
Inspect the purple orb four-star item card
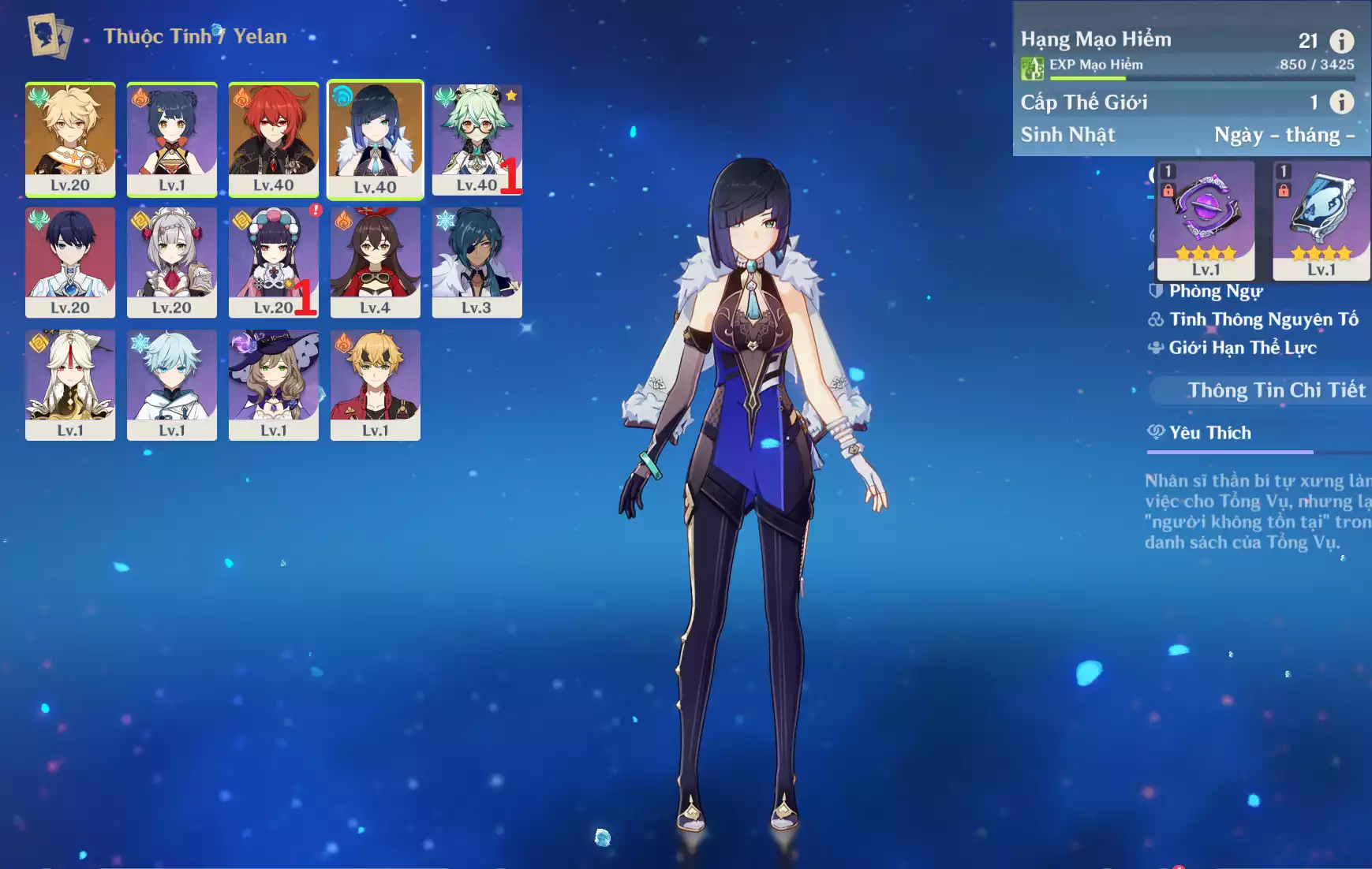[1206, 220]
